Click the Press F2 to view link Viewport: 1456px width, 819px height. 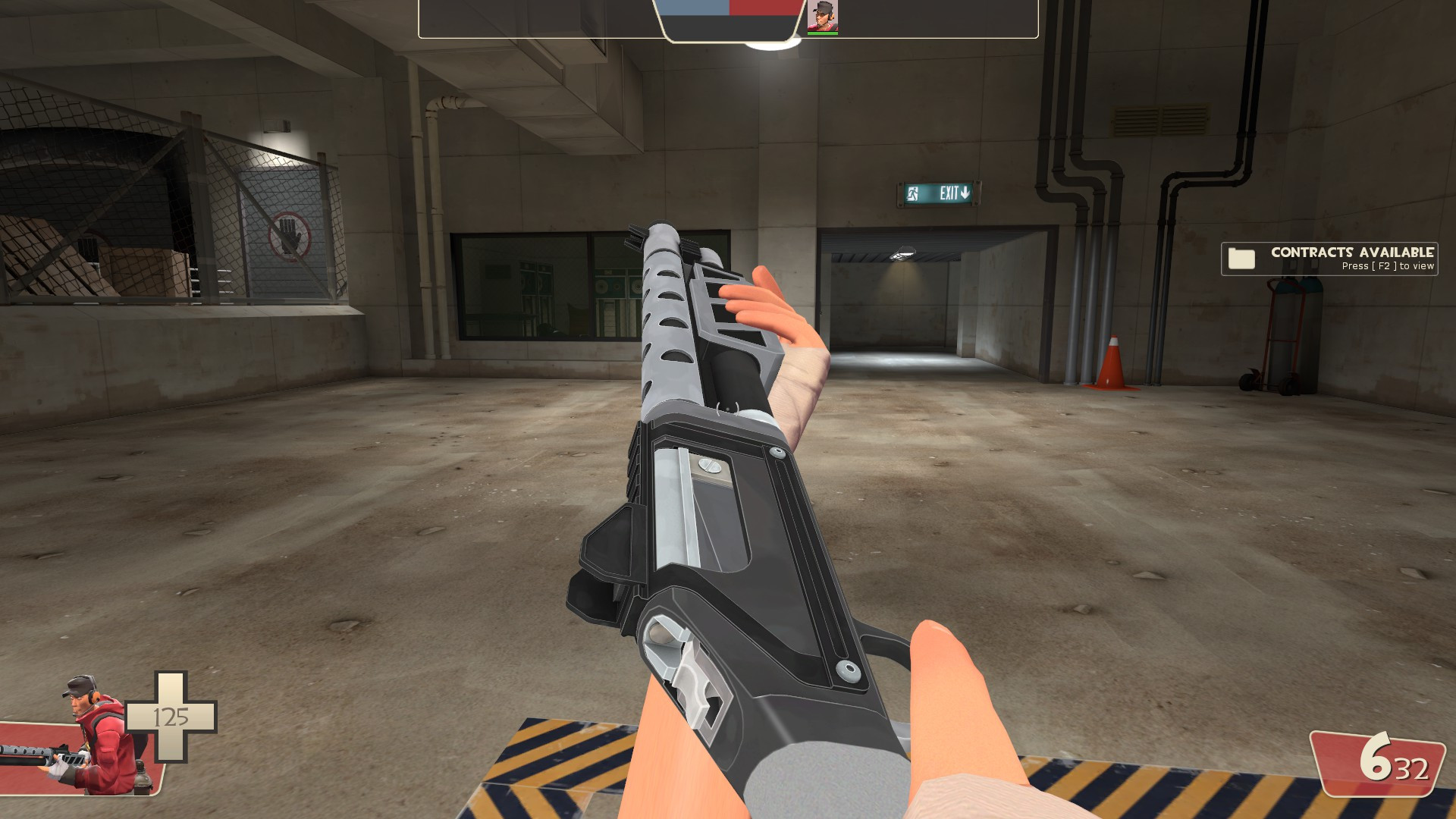[x=1388, y=267]
